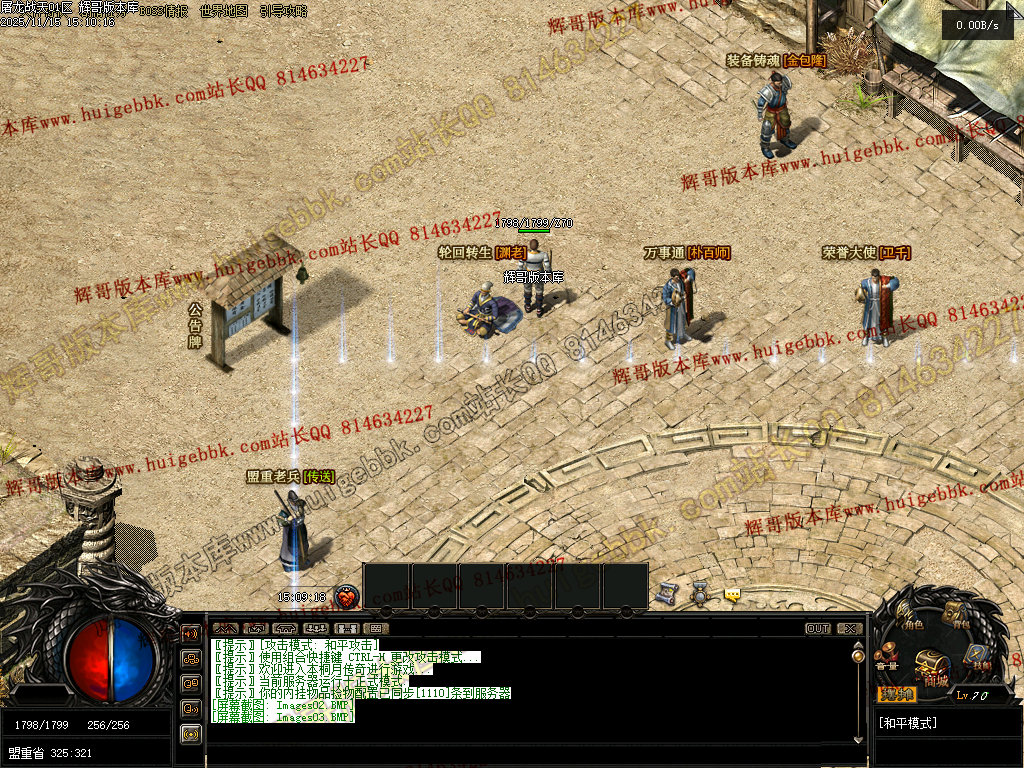The width and height of the screenshot is (1024, 768).
Task: Select the top speaker chat channel button
Action: click(x=190, y=633)
